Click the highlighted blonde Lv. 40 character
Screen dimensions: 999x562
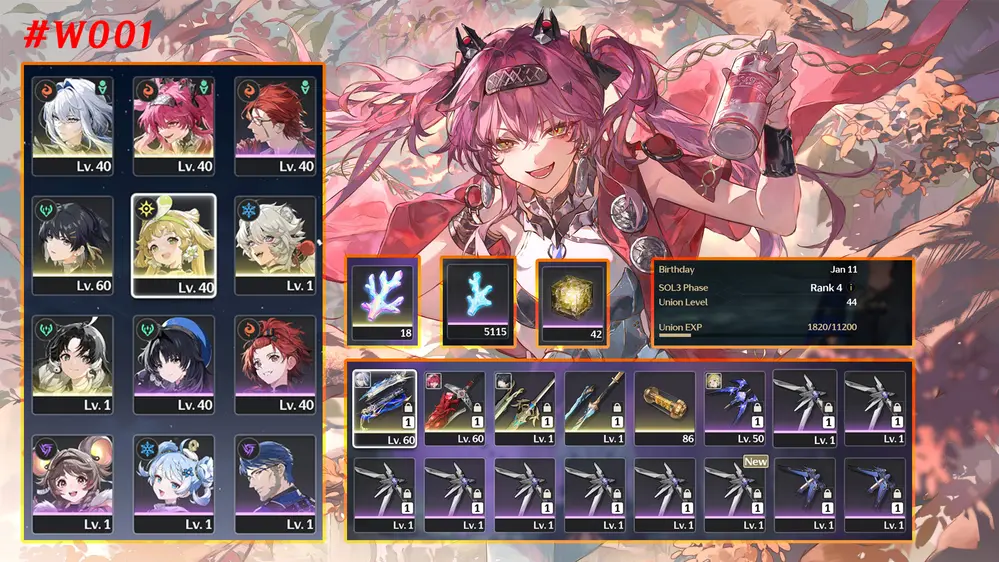tap(173, 244)
